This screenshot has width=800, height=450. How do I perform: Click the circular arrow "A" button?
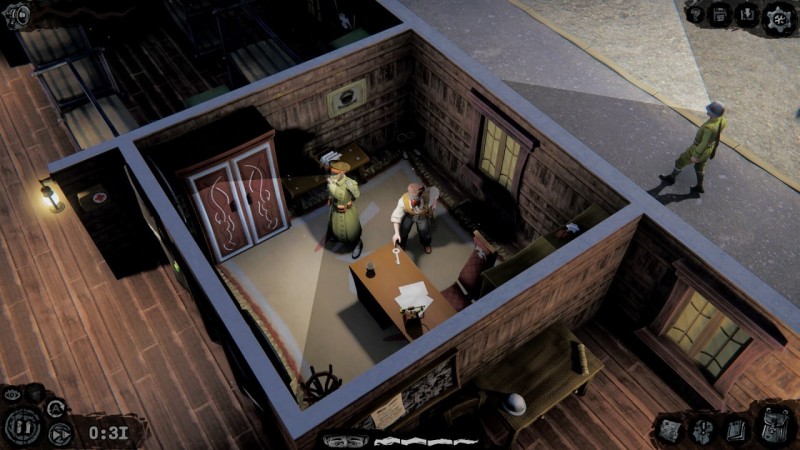pos(56,407)
